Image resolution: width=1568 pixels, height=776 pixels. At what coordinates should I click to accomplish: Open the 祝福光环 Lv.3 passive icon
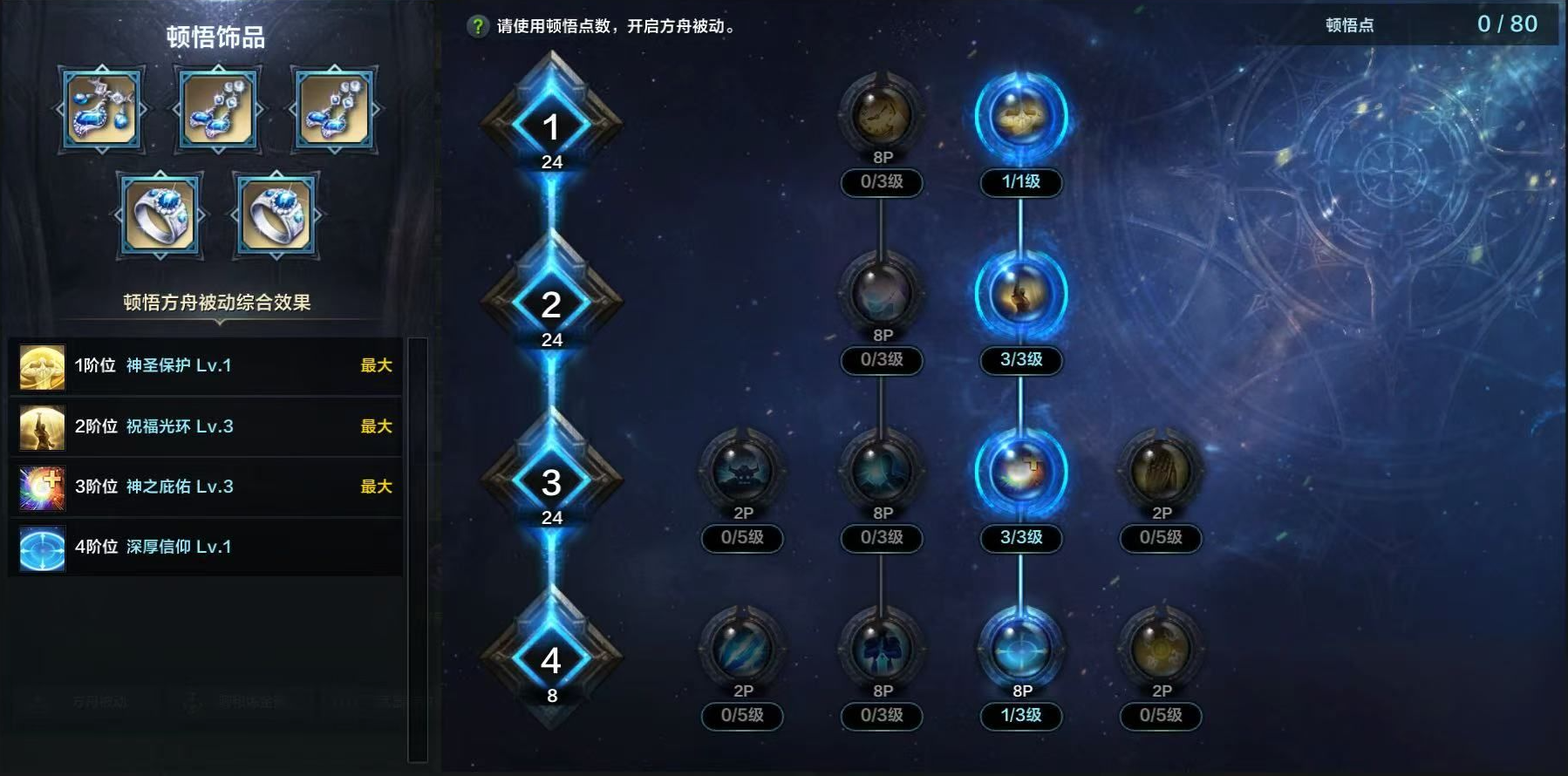(40, 426)
